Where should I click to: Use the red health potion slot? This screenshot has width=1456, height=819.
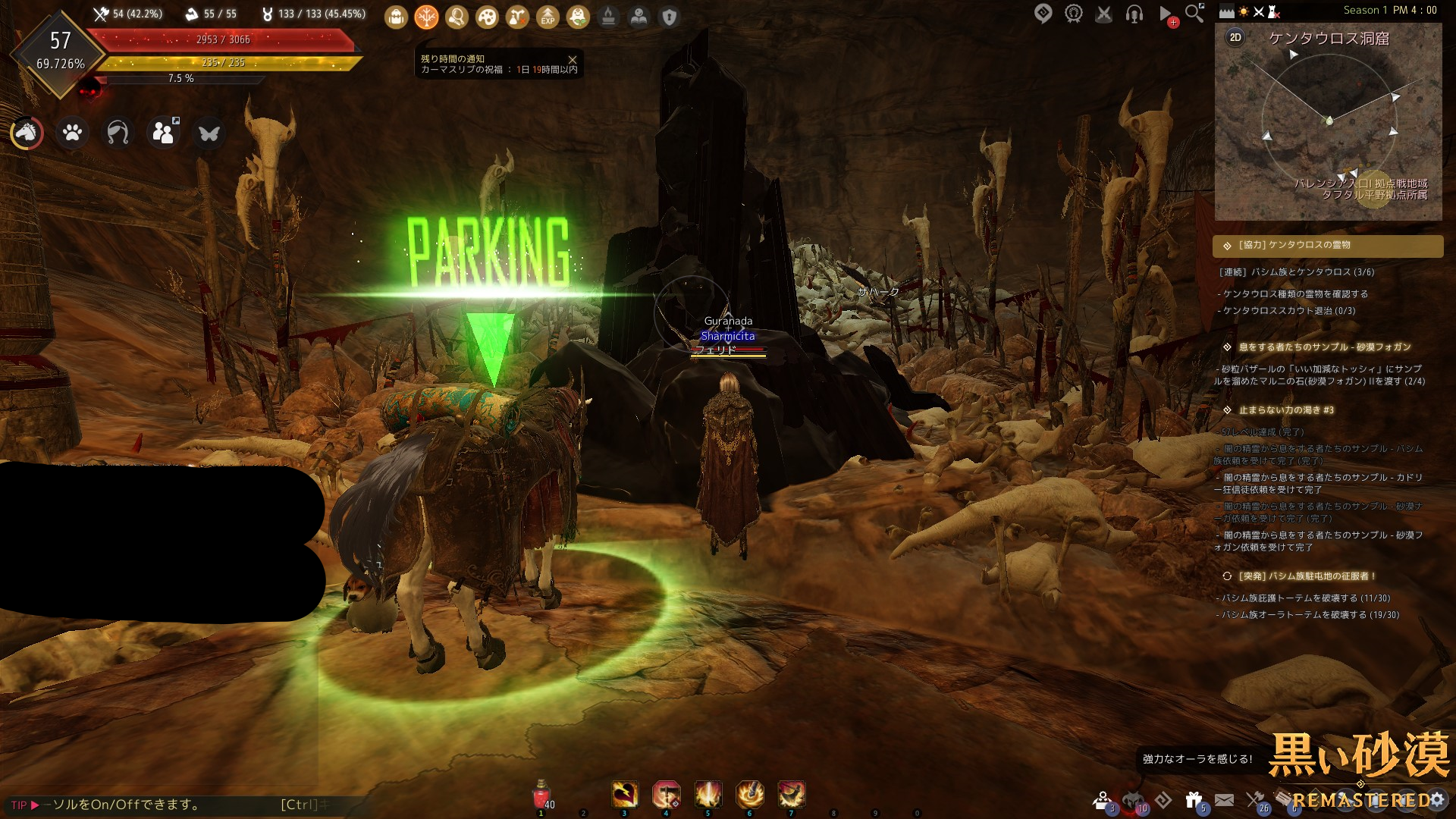541,795
